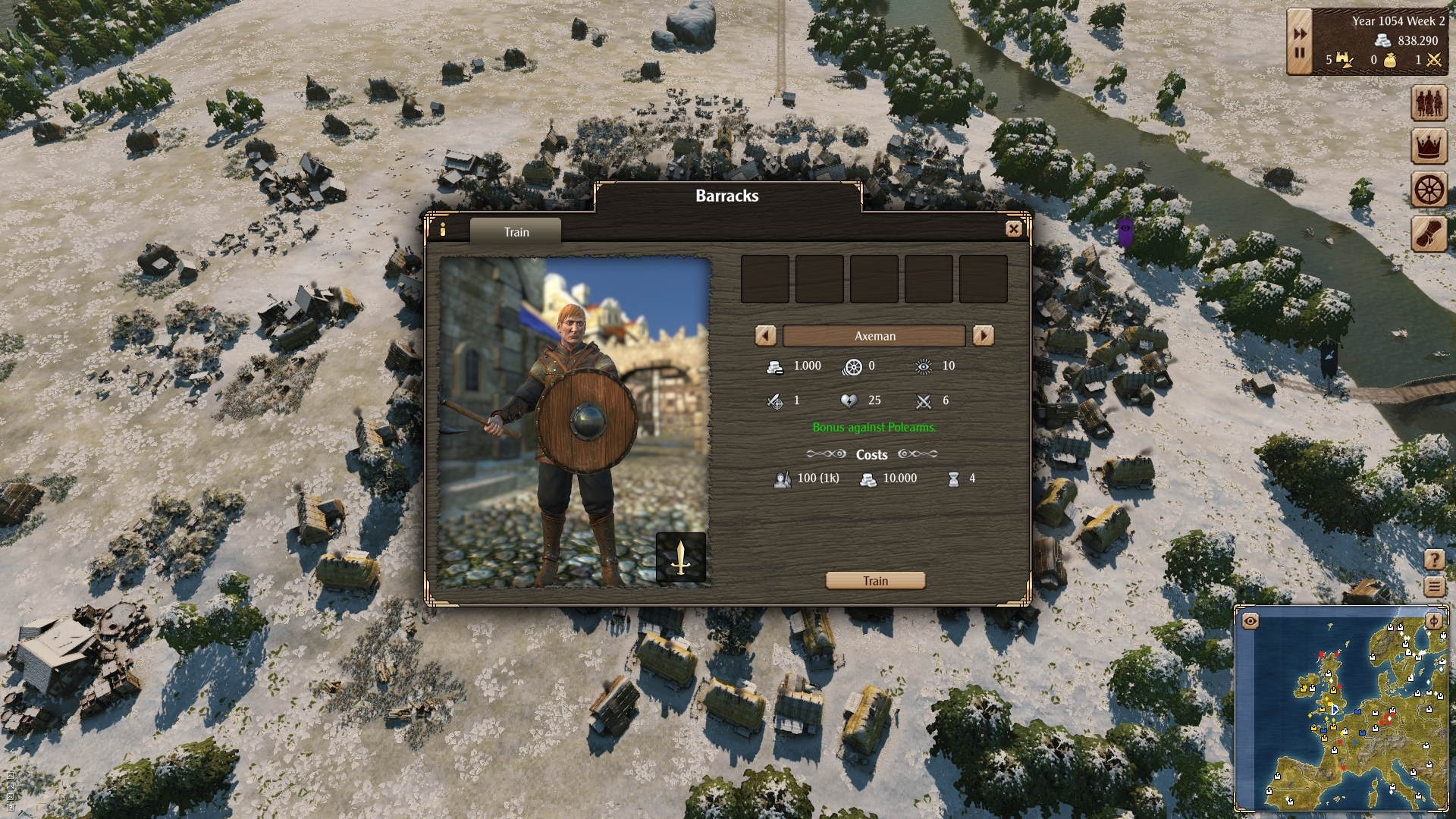
Task: Switch to the Train tab
Action: (516, 232)
